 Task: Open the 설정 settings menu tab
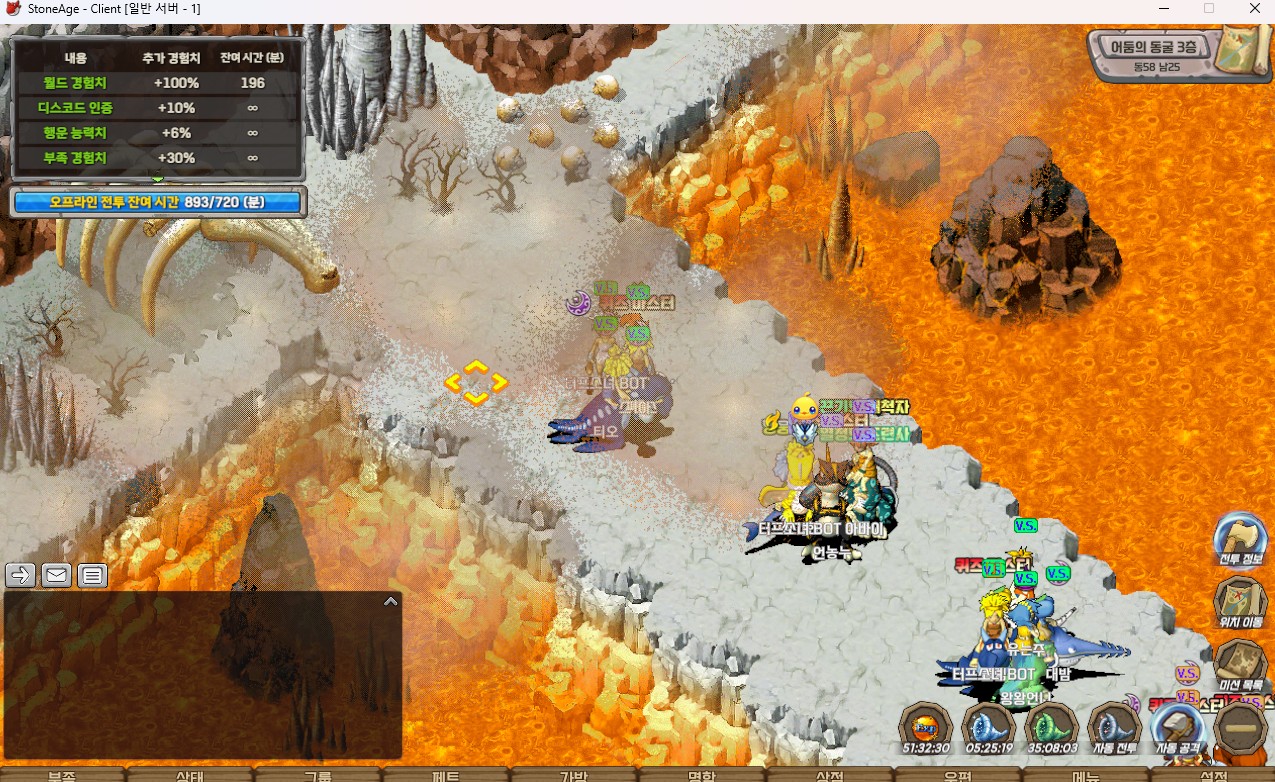[x=1213, y=775]
